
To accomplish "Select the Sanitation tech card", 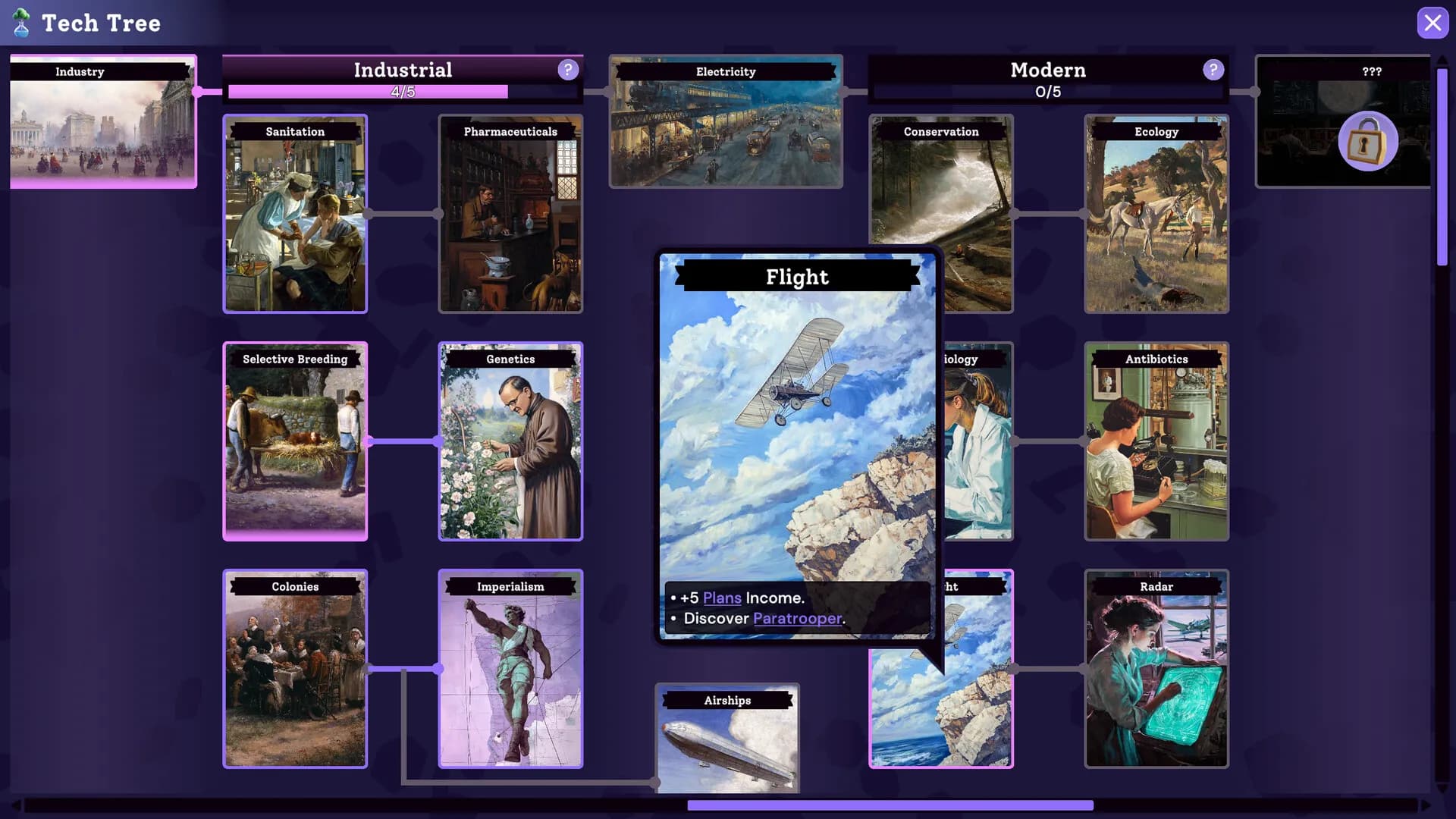I will [295, 215].
